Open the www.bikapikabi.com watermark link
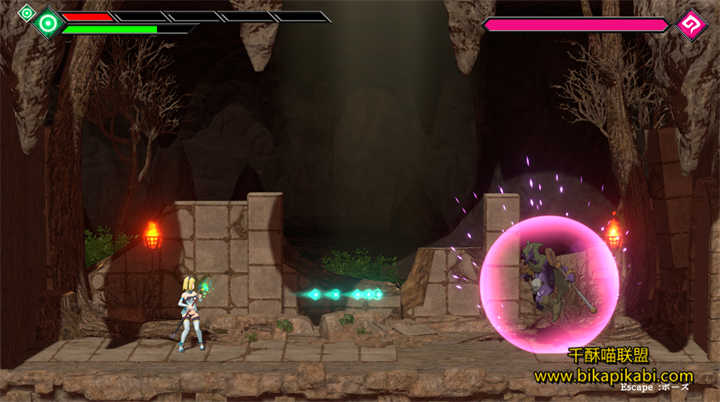The width and height of the screenshot is (720, 402). pos(627,375)
